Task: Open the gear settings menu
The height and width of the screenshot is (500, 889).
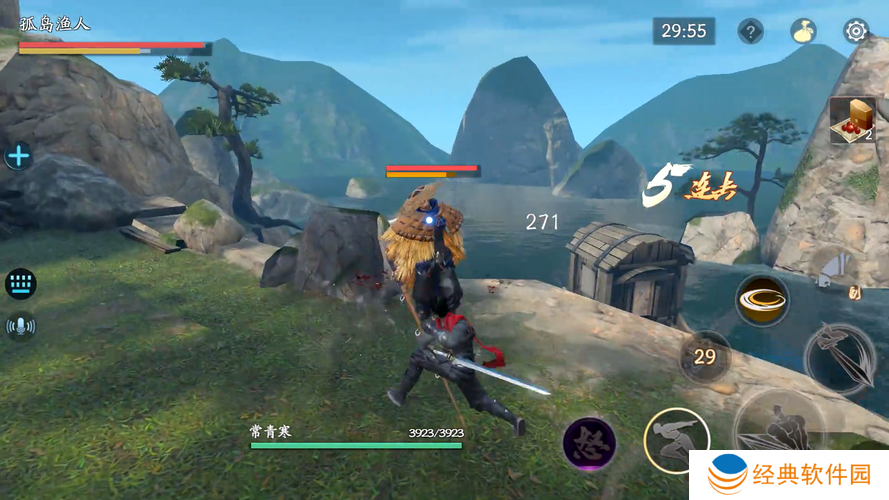Action: [856, 31]
